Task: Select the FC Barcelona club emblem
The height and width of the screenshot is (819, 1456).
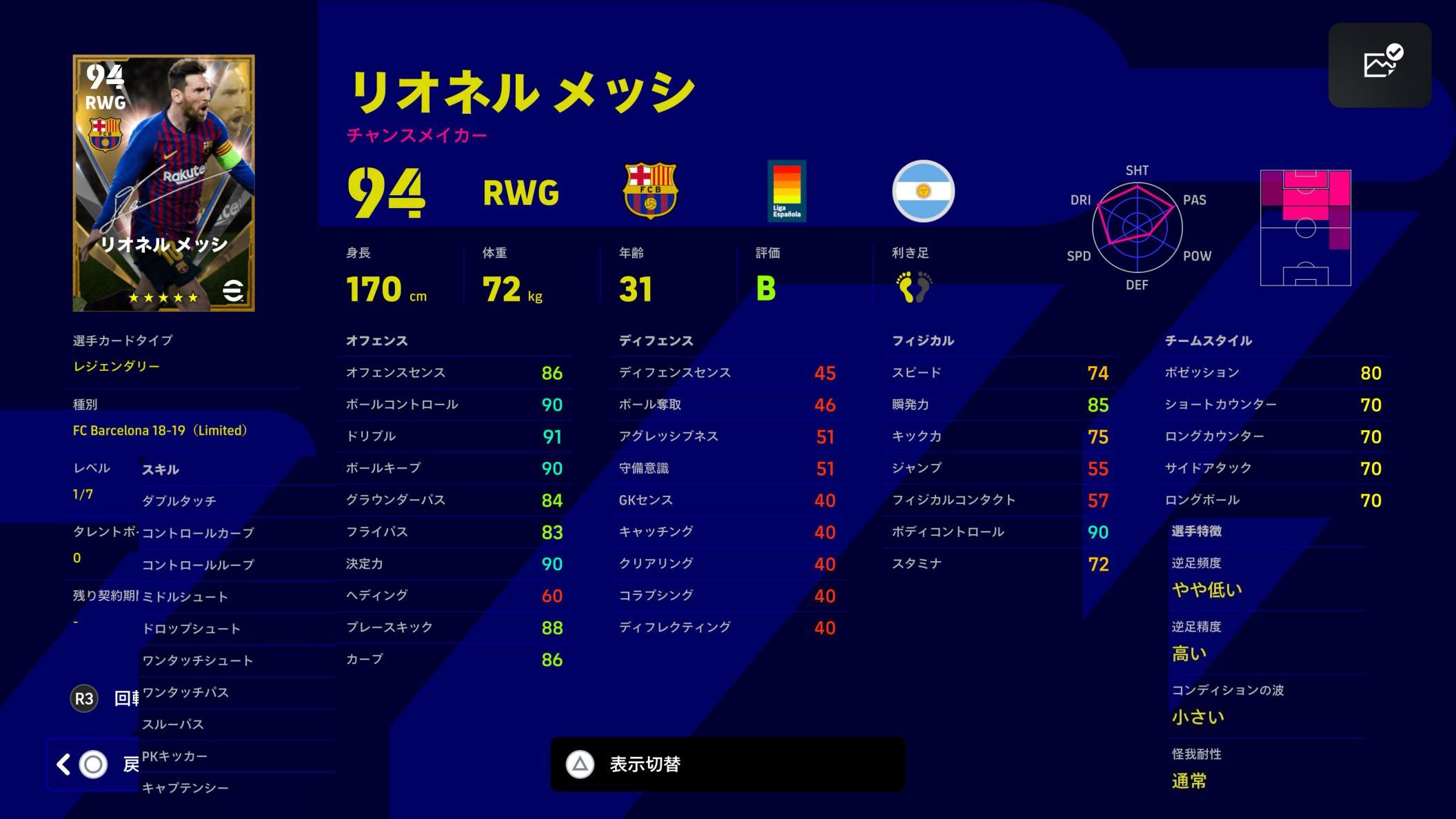Action: point(649,191)
